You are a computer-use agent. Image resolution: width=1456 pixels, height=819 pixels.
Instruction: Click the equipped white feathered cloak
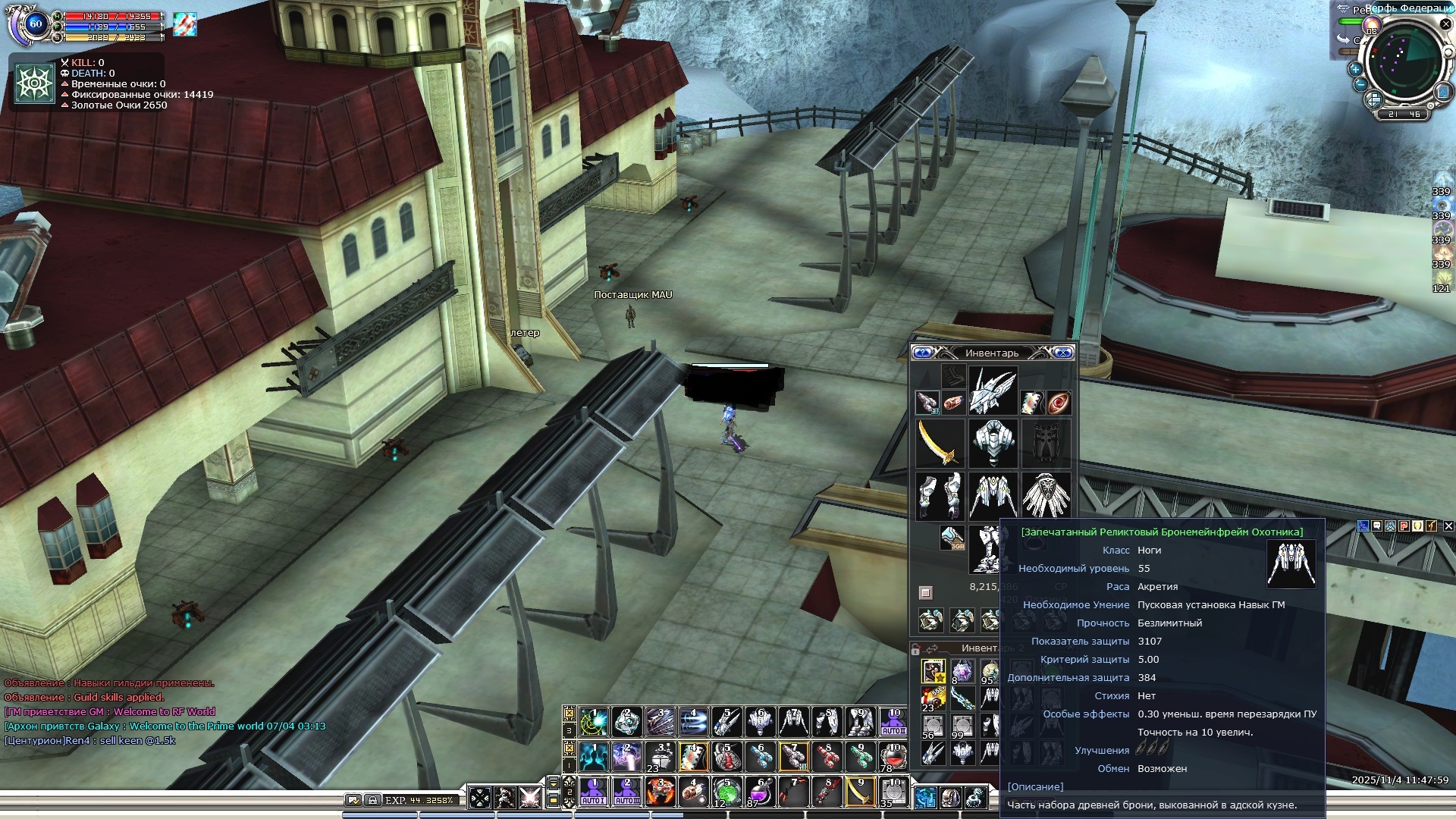pyautogui.click(x=1046, y=495)
